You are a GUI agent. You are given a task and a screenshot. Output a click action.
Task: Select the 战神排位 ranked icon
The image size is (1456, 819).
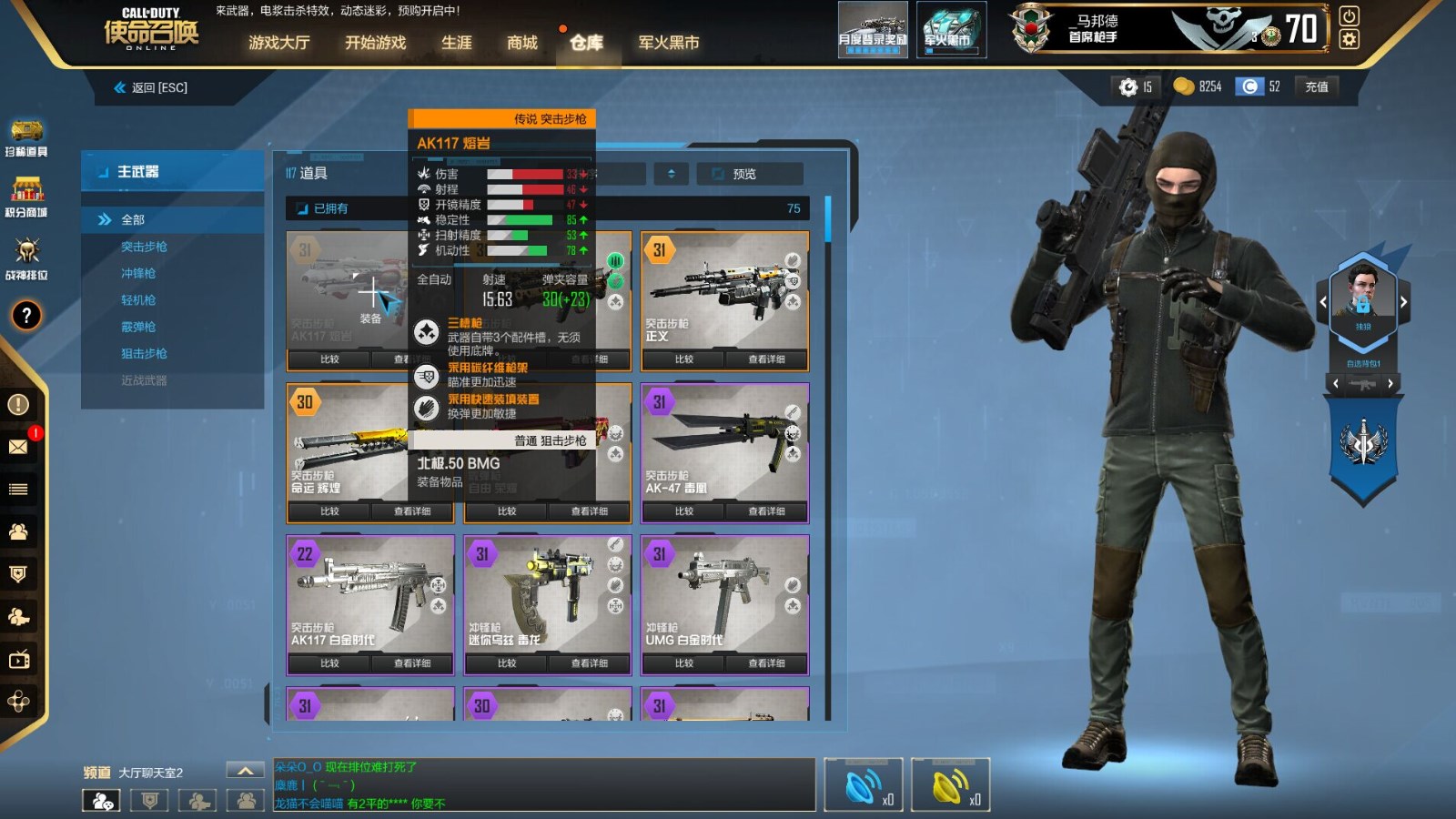27,250
